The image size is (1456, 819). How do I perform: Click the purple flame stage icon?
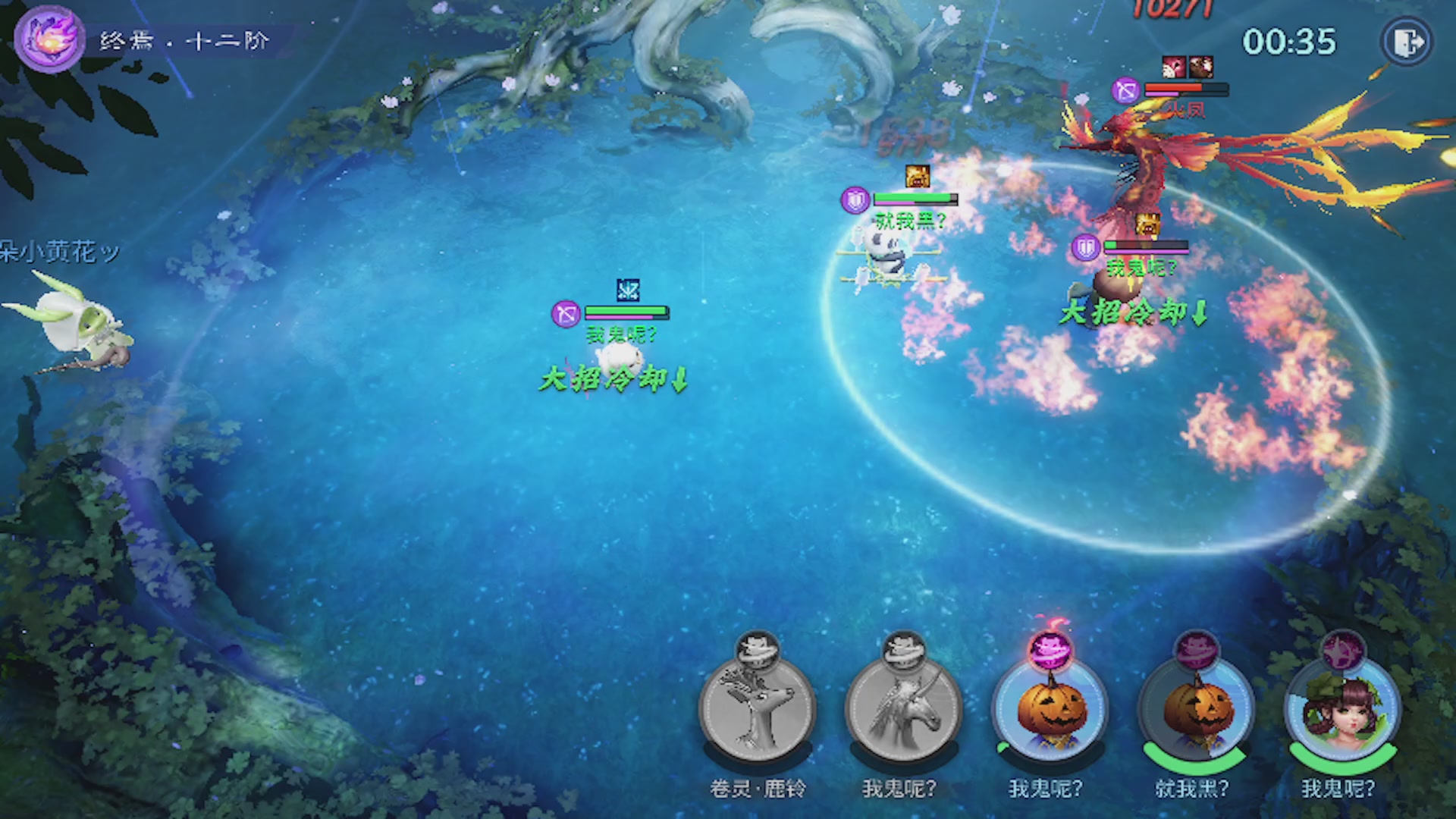point(49,38)
